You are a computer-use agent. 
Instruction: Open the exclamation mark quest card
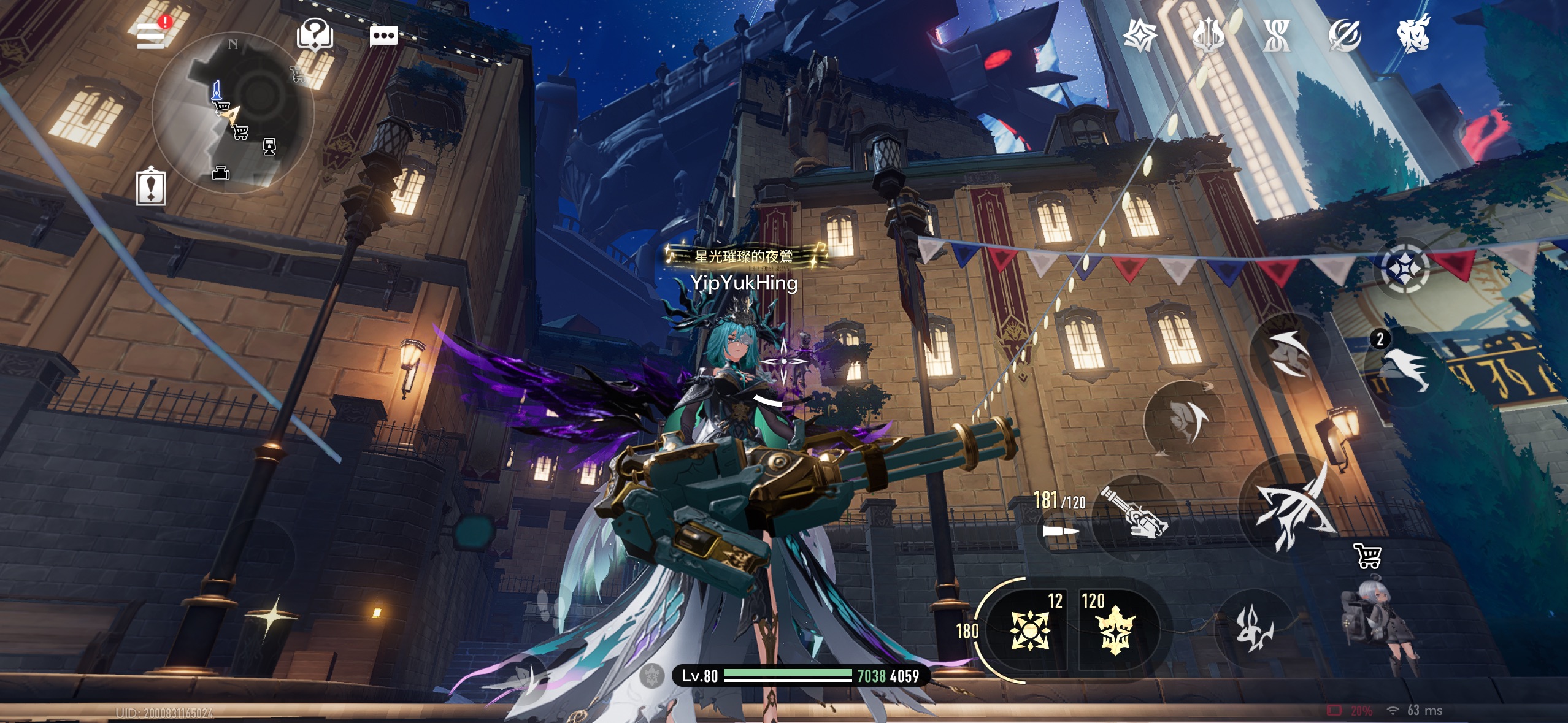coord(151,186)
